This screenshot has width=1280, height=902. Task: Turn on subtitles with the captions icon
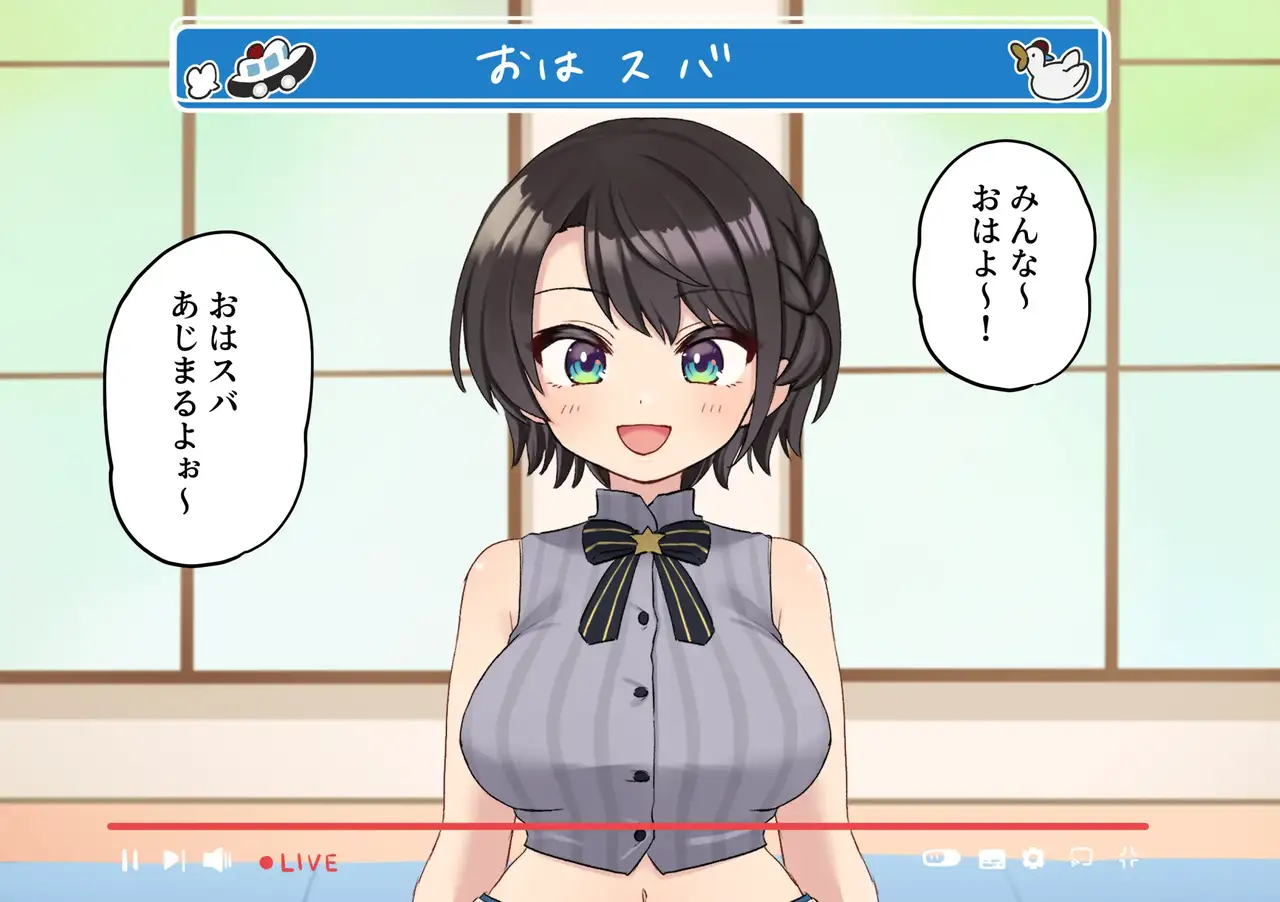[x=991, y=859]
